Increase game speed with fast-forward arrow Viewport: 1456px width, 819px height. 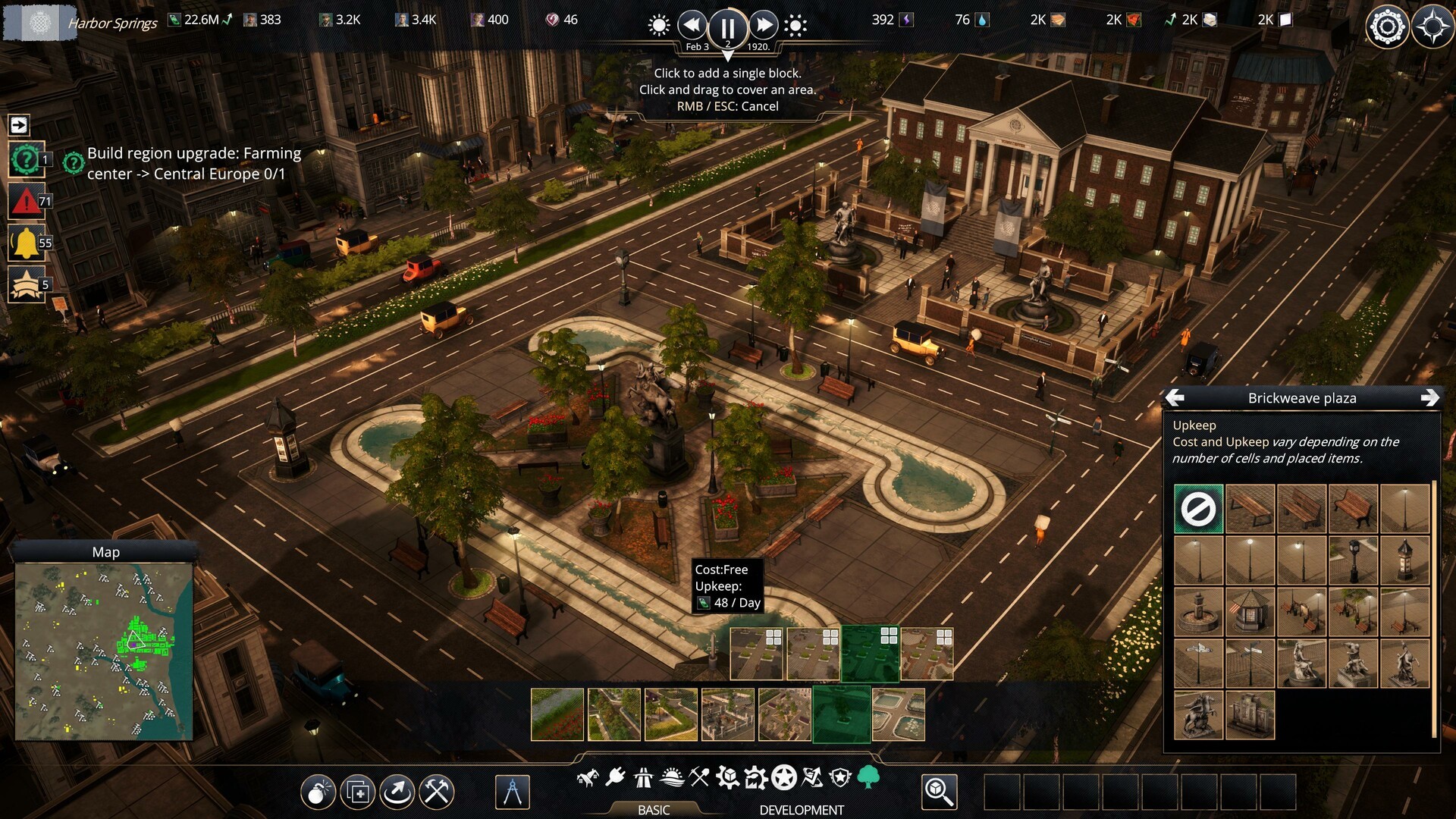click(763, 26)
